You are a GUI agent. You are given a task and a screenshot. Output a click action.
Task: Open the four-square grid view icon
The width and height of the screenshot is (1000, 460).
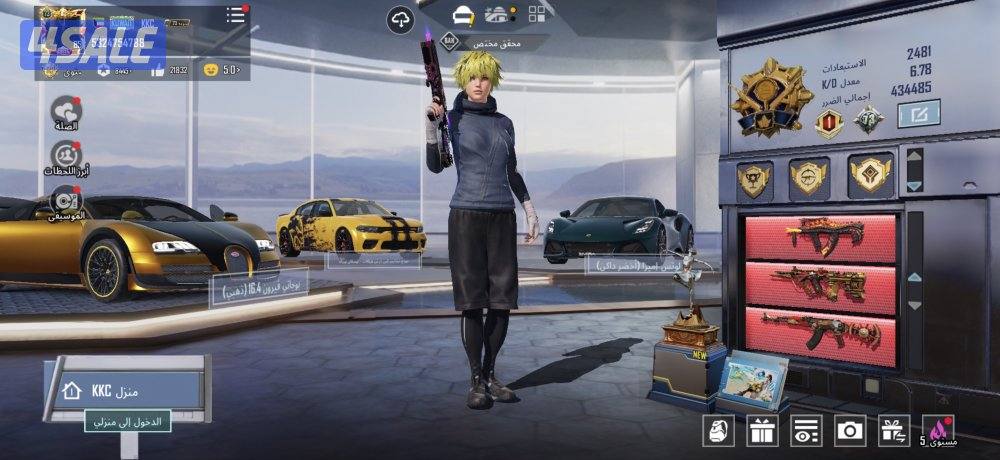coord(538,15)
